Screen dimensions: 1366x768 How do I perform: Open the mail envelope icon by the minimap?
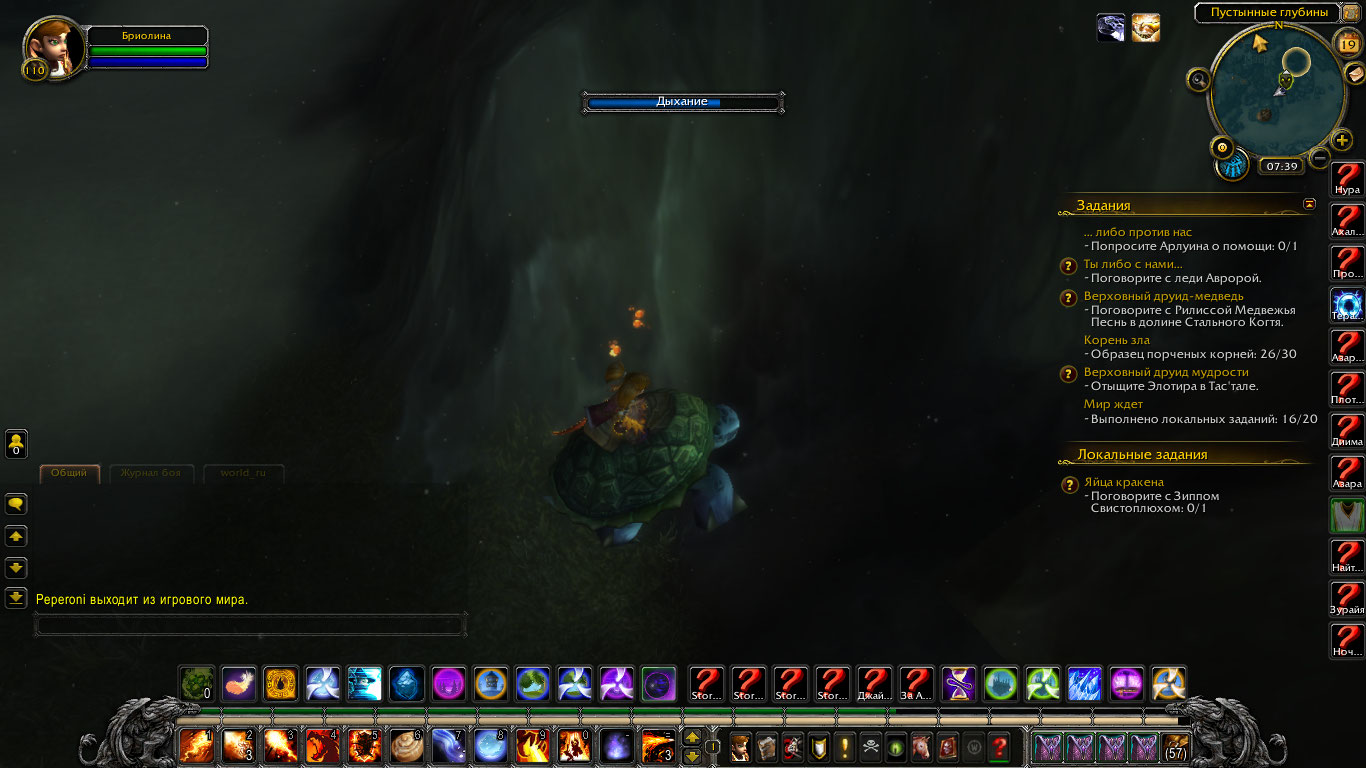point(1354,73)
